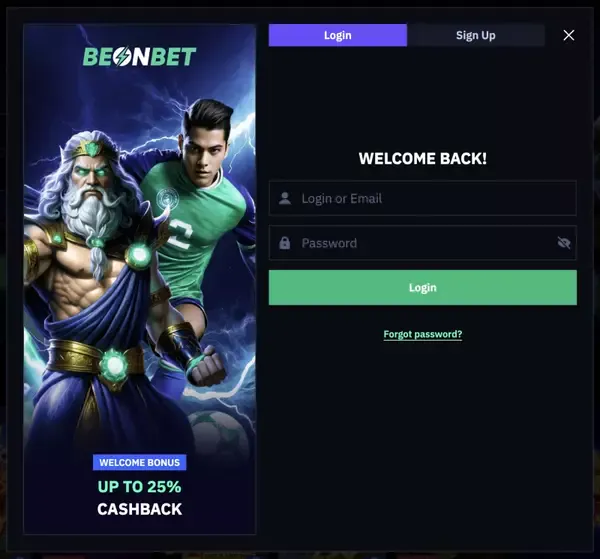Switch to the Sign Up tab

(475, 35)
